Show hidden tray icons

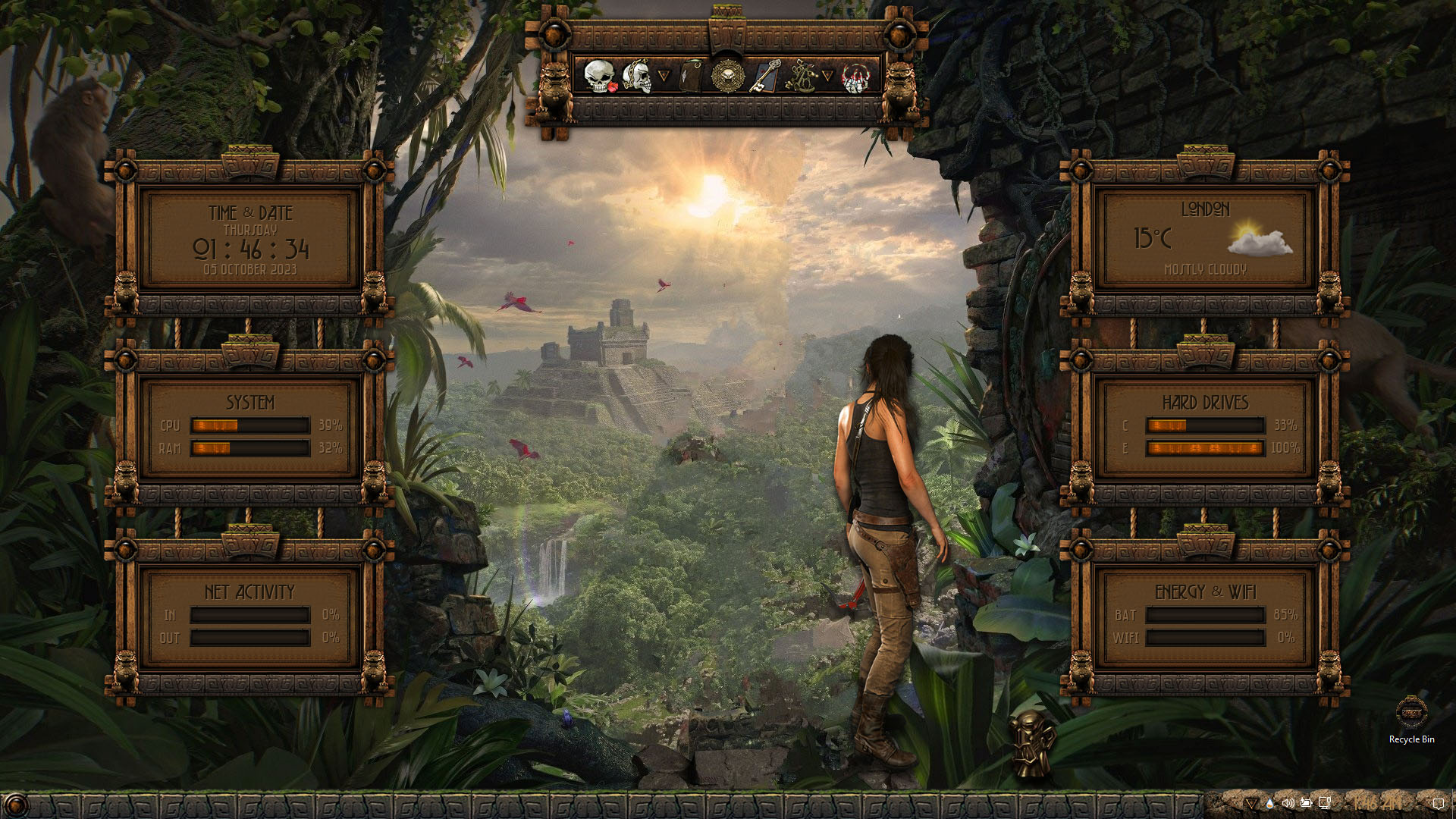[1250, 802]
